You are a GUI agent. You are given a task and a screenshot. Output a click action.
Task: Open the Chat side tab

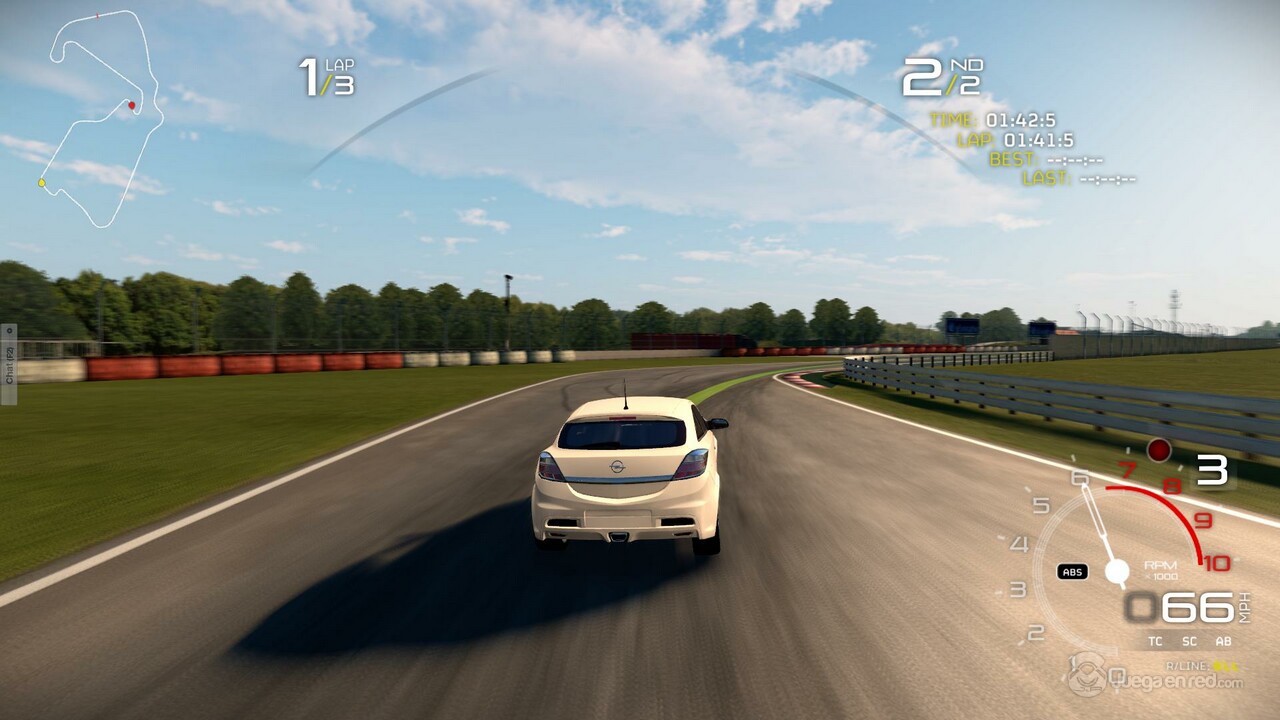point(9,364)
